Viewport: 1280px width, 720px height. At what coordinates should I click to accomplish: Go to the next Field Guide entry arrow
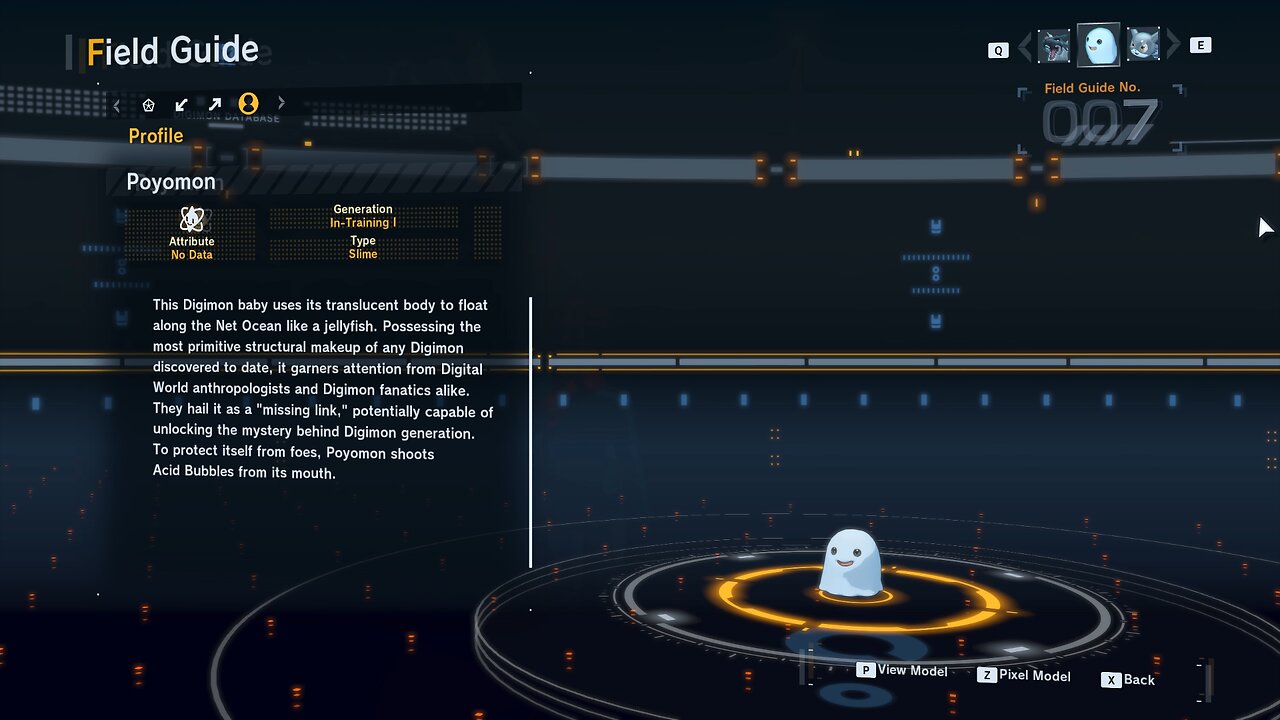click(x=1173, y=45)
